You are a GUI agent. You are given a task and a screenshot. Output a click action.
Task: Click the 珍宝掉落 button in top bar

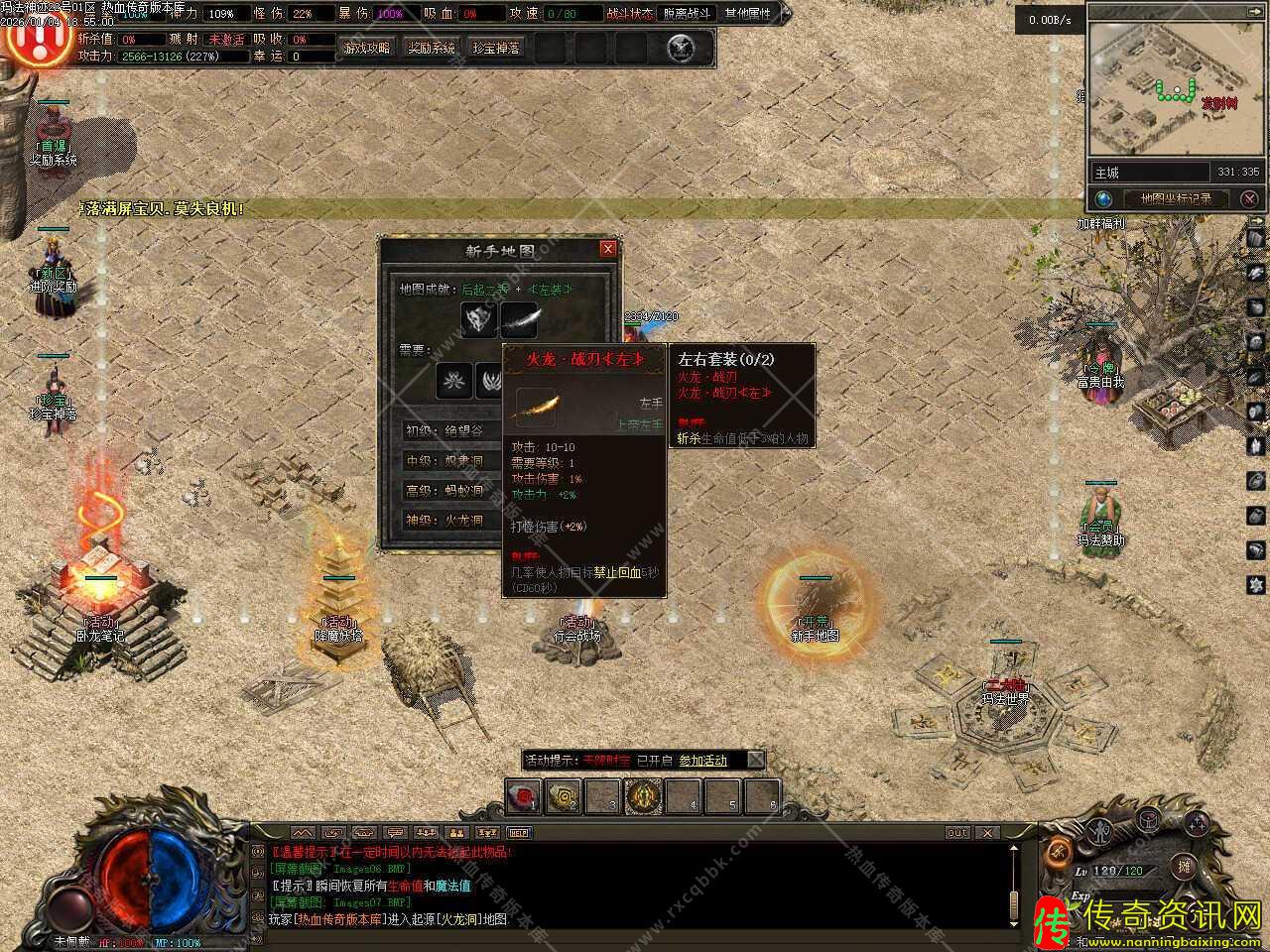pos(496,48)
